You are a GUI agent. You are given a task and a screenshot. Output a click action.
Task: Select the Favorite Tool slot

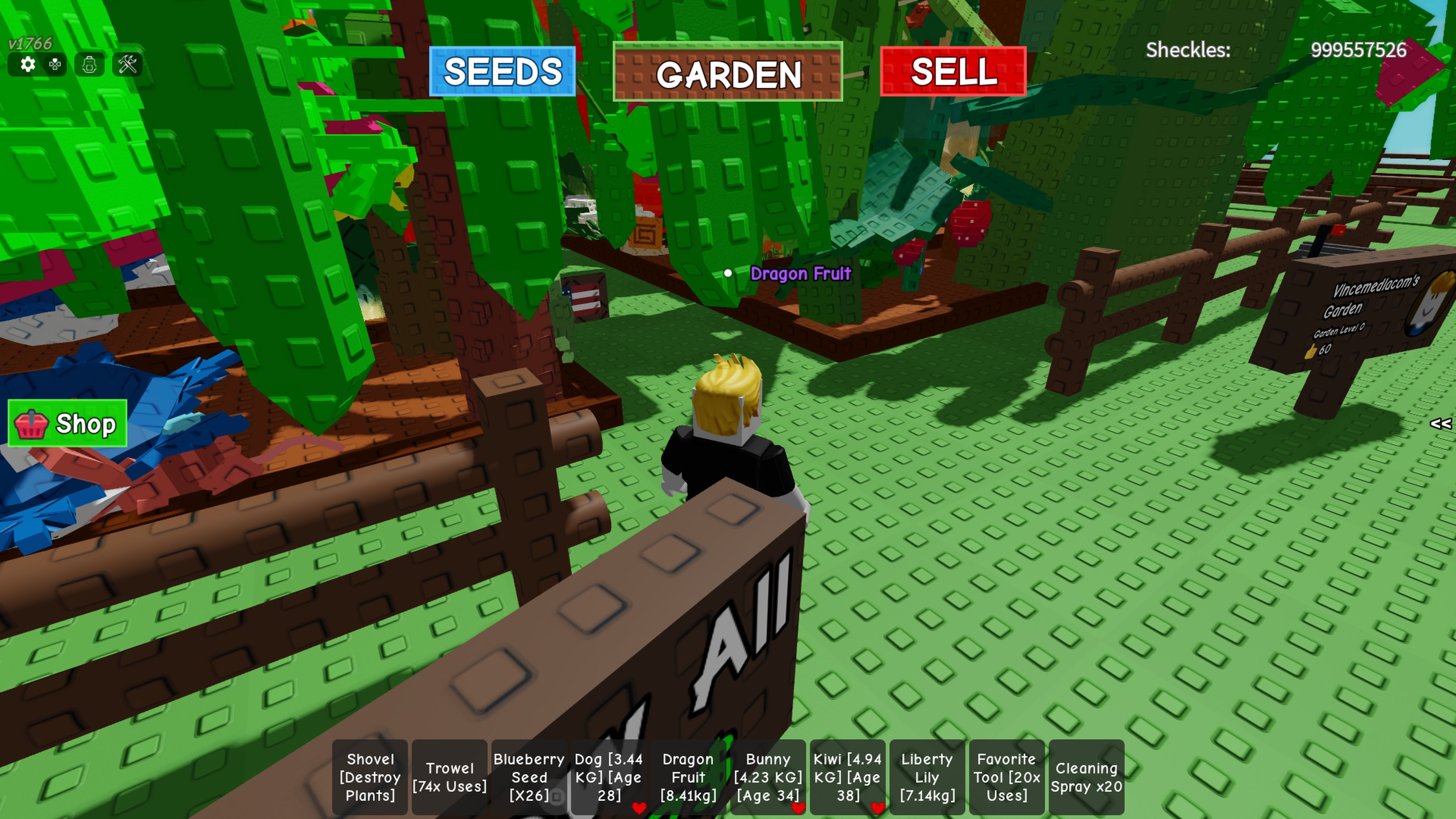point(1007,777)
